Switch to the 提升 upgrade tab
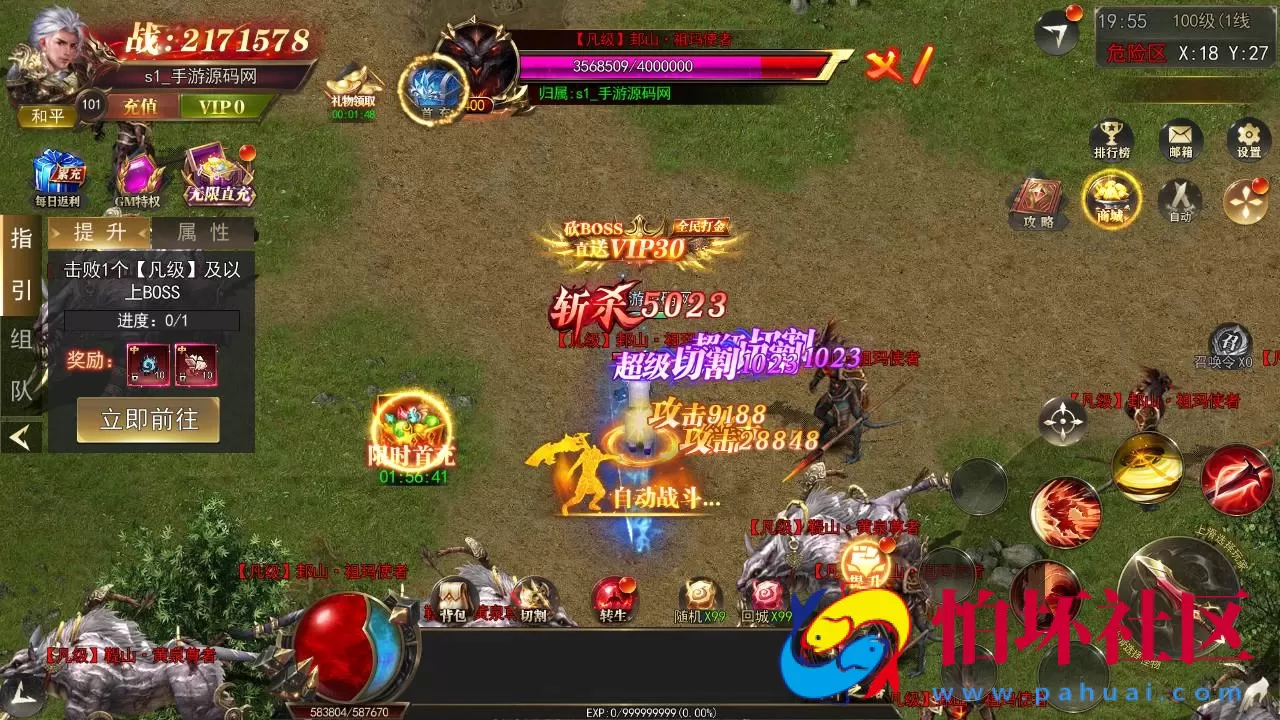The height and width of the screenshot is (720, 1280). pos(100,231)
